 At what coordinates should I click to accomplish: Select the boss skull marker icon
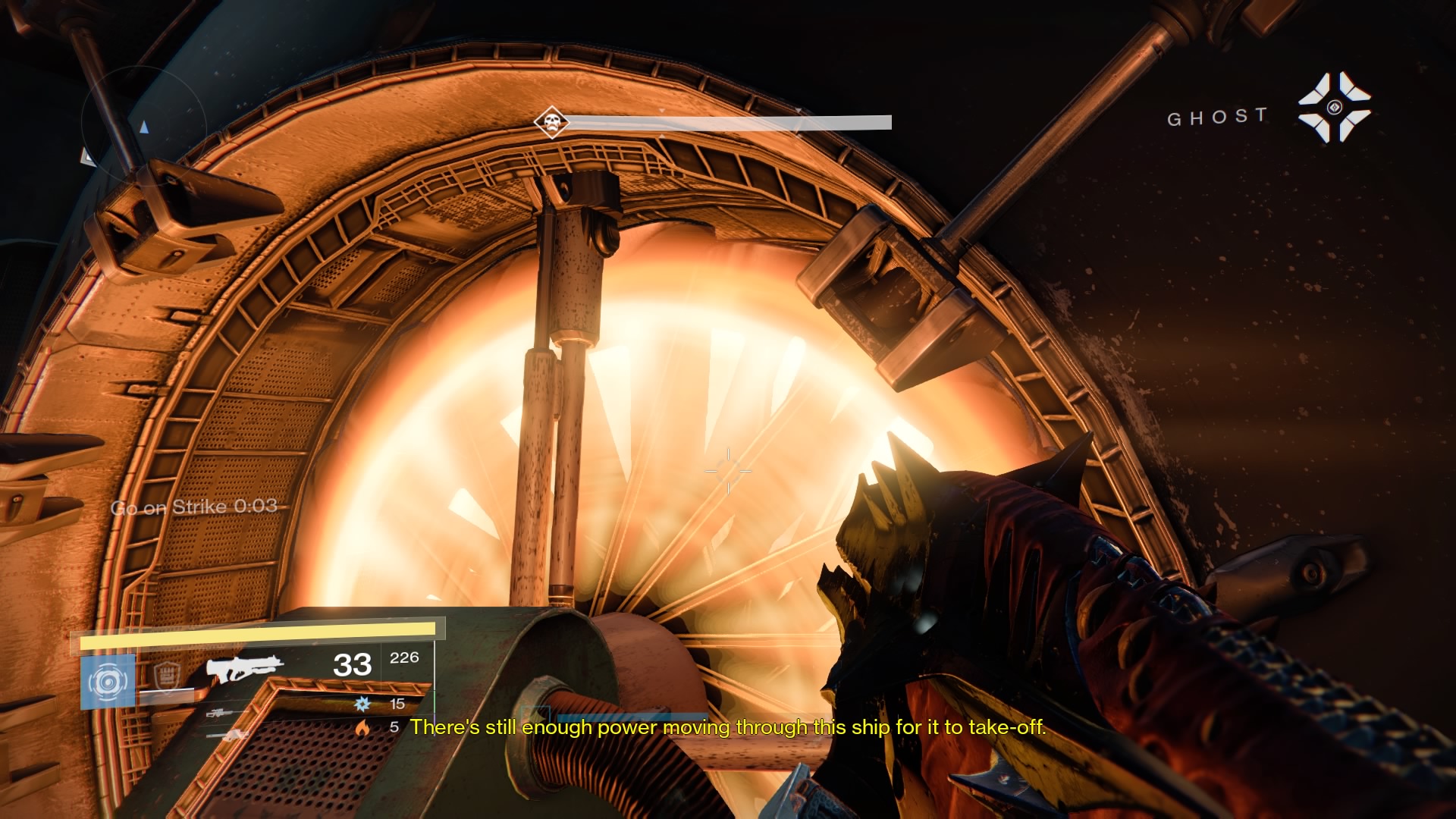tap(551, 122)
